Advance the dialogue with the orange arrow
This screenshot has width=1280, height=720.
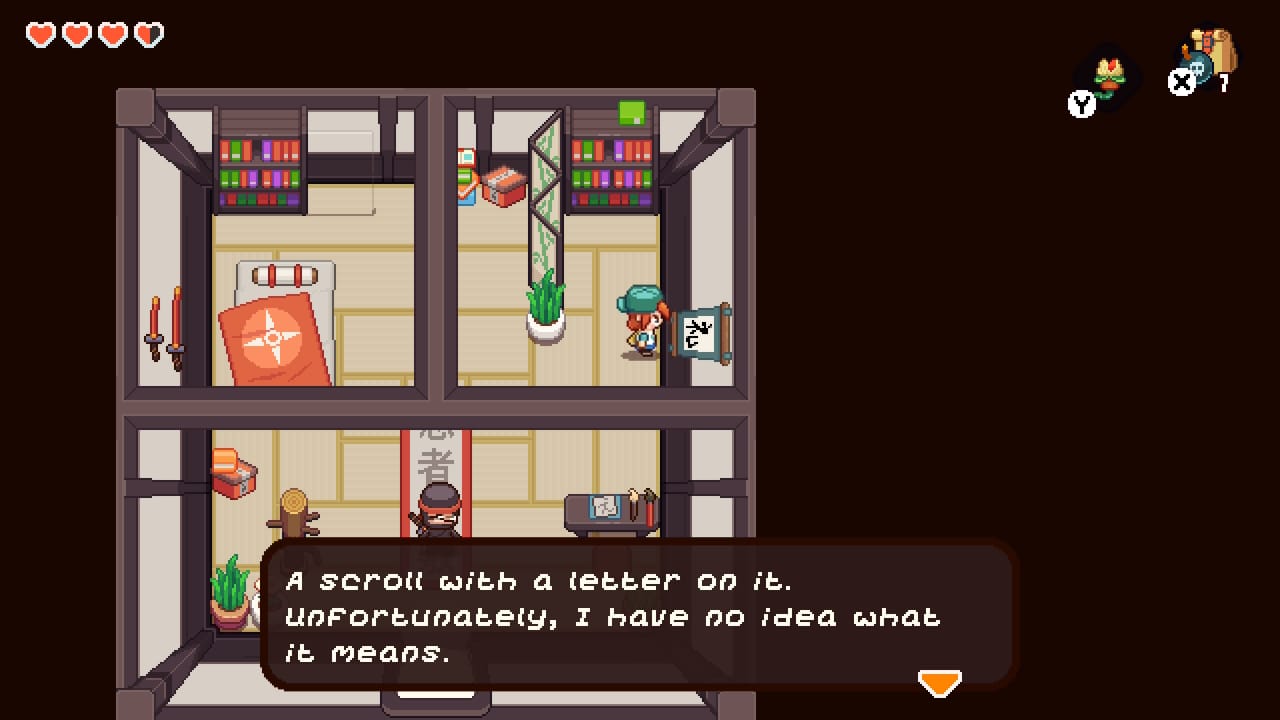coord(939,682)
